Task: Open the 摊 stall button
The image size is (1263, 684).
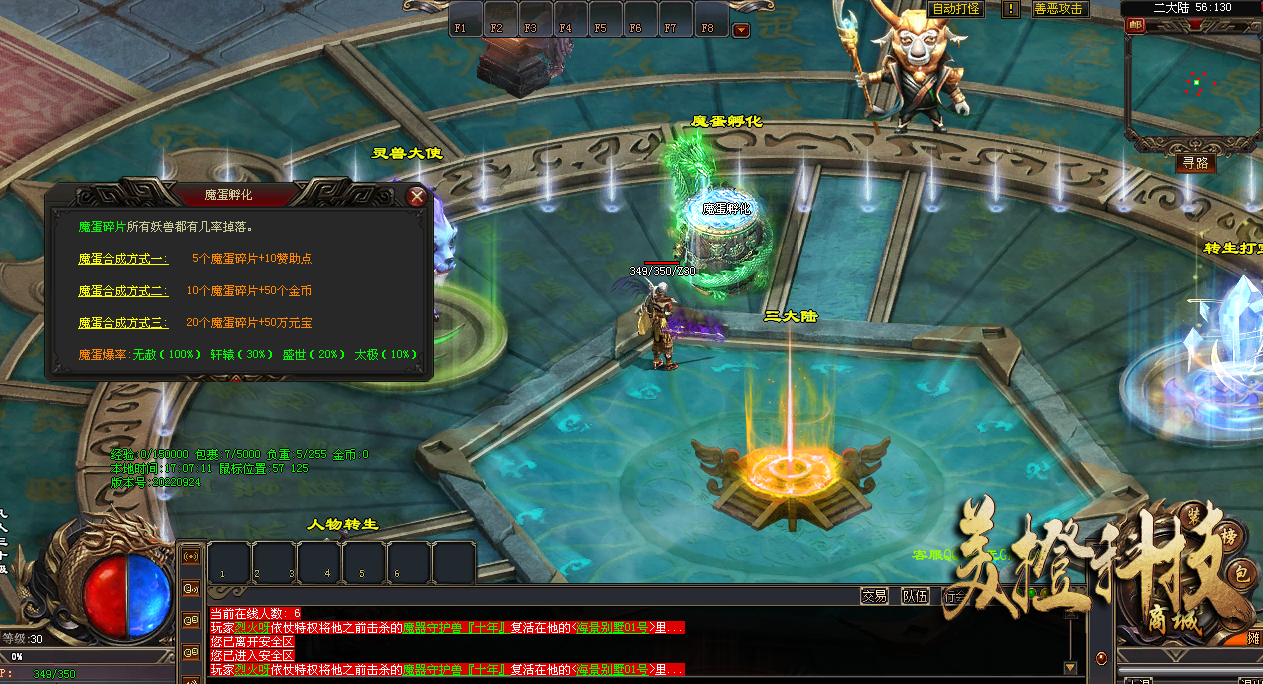Action: 1253,637
